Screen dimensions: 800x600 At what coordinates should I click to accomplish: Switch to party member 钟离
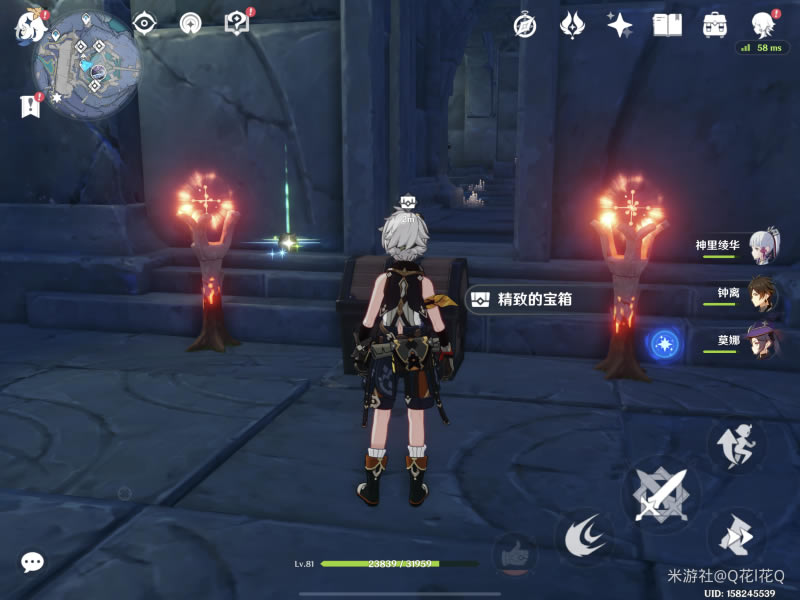point(762,294)
